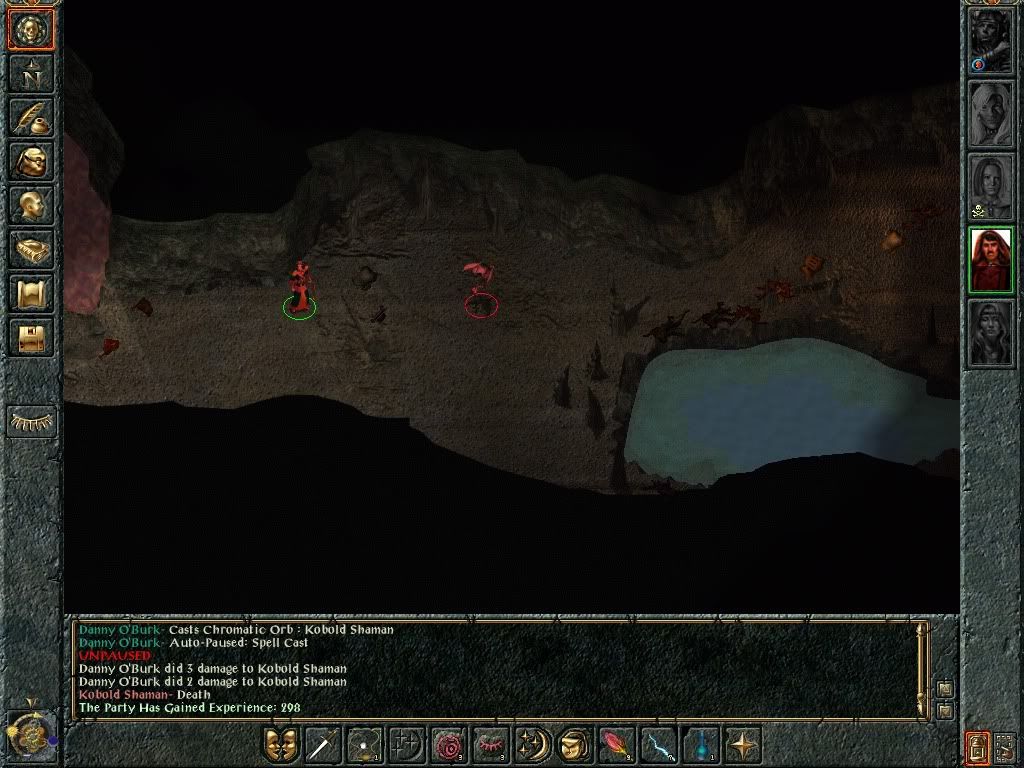Click the skull medallion return-to-game button
Viewport: 1024px width, 768px height.
click(30, 30)
